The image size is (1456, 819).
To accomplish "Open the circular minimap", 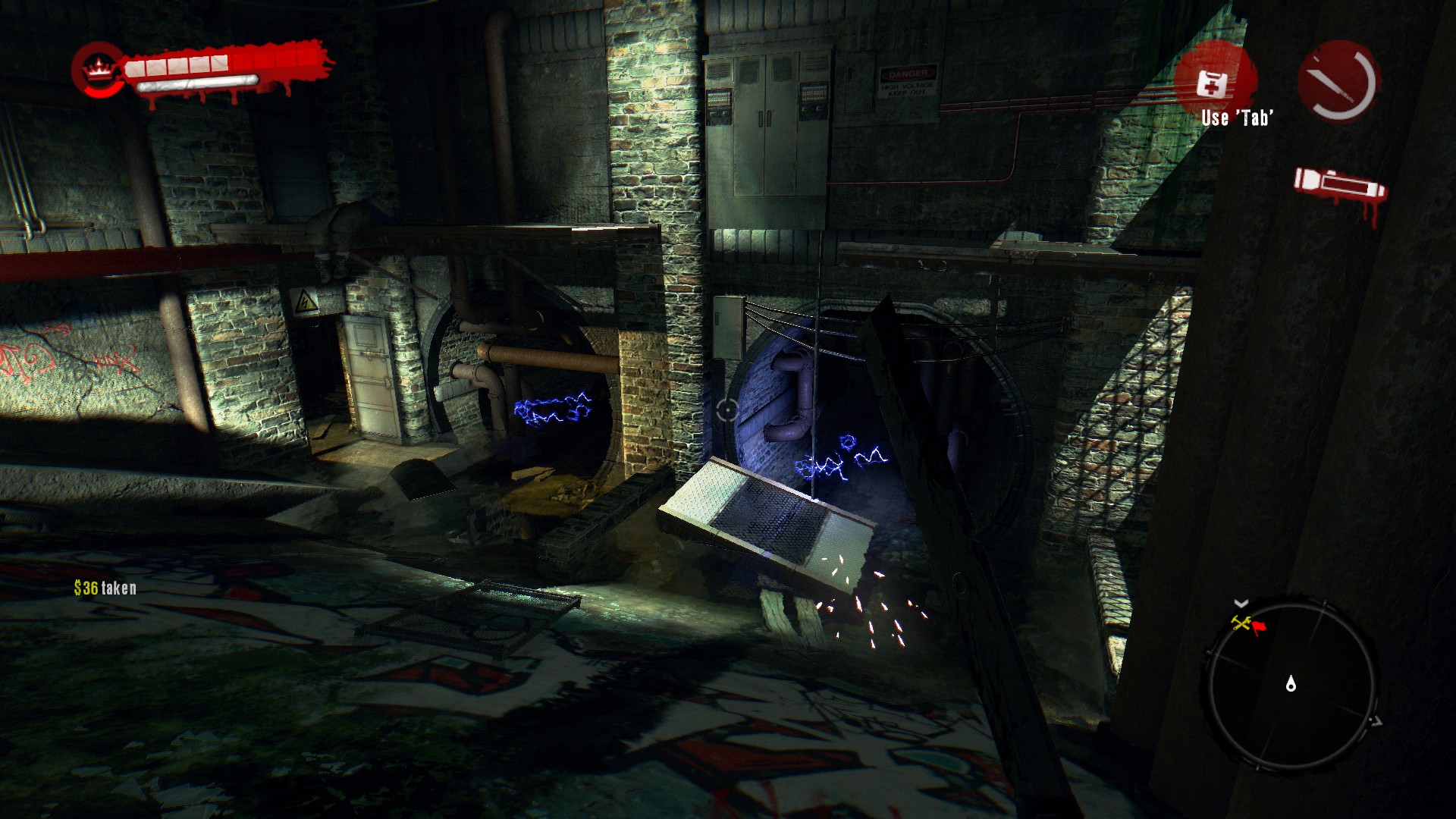I will click(1291, 685).
